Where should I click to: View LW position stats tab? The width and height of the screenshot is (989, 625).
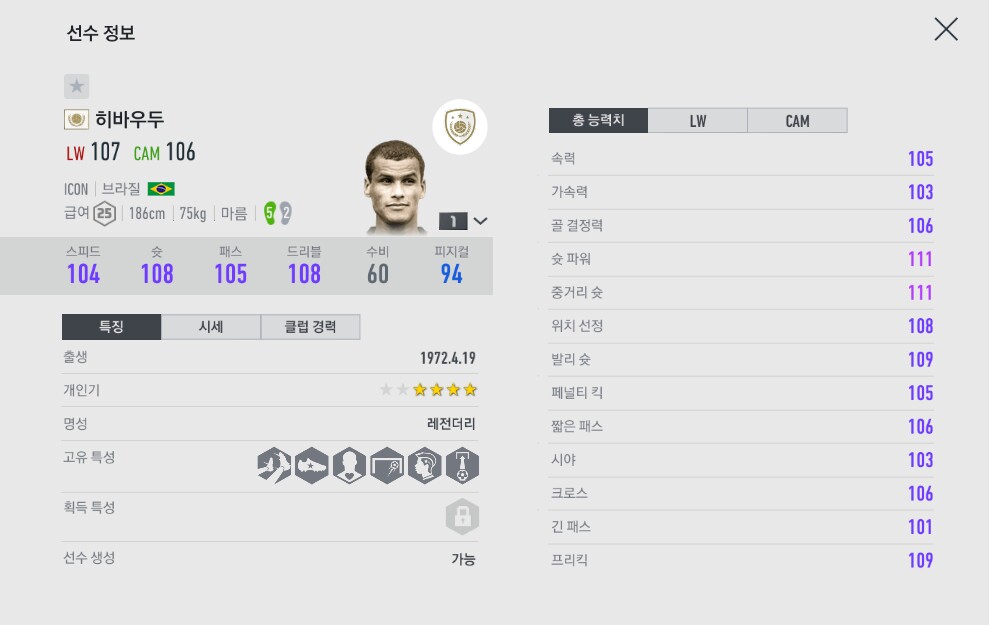tap(697, 121)
